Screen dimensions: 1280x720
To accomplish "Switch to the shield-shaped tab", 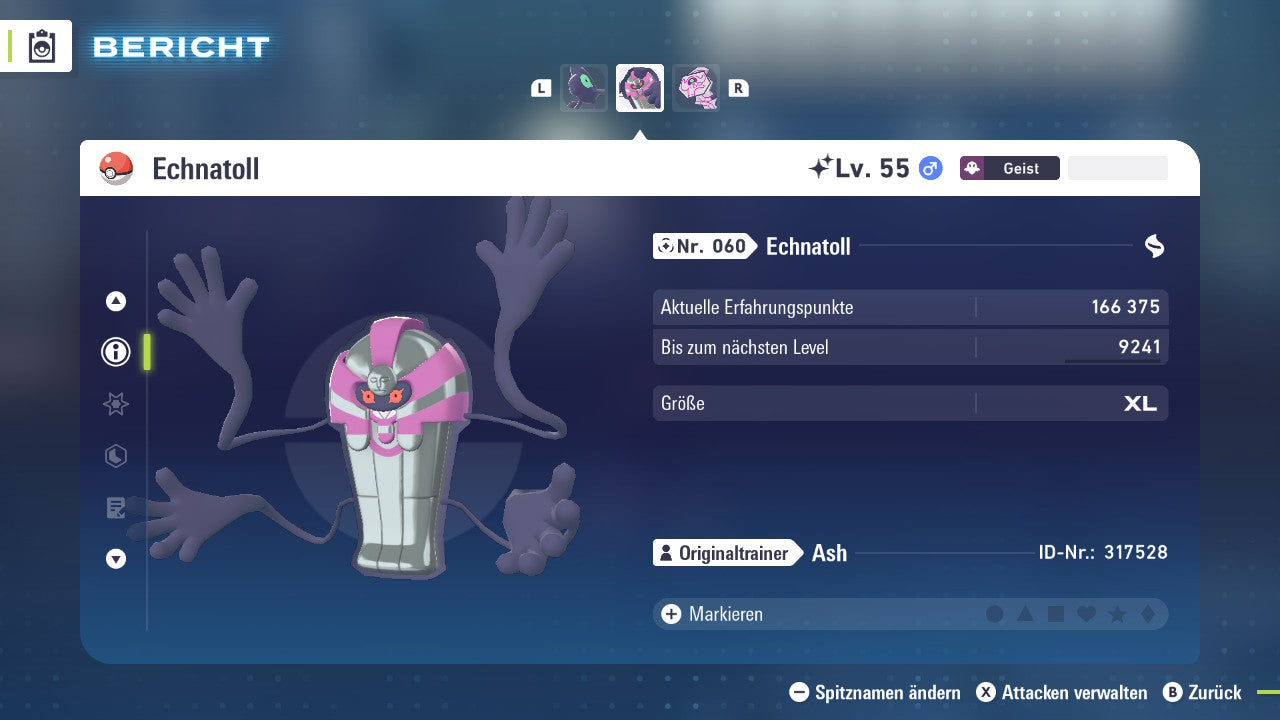I will click(116, 456).
